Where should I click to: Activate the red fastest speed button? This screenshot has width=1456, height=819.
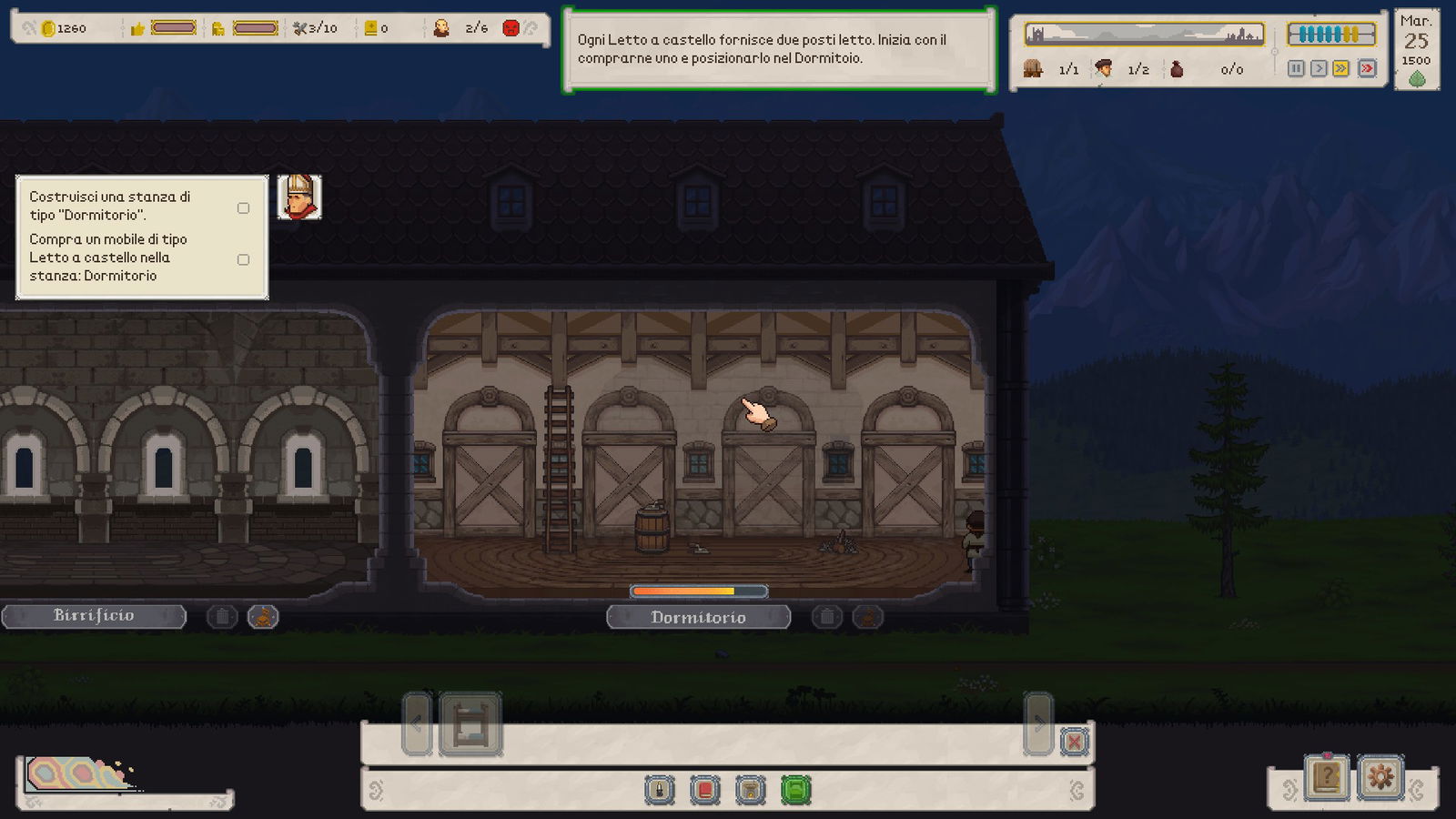click(x=1366, y=68)
